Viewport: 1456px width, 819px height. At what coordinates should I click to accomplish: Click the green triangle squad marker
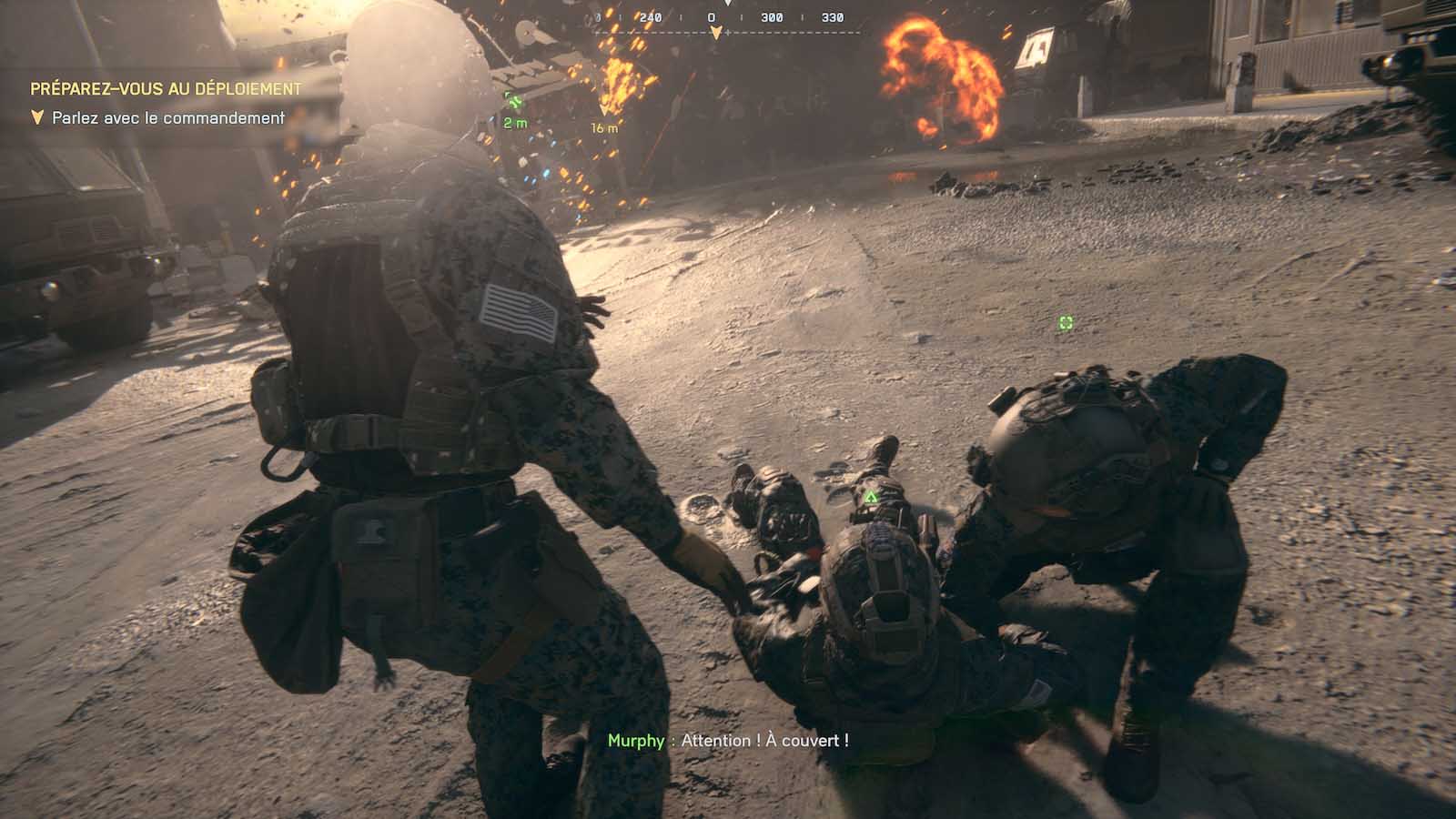point(871,497)
